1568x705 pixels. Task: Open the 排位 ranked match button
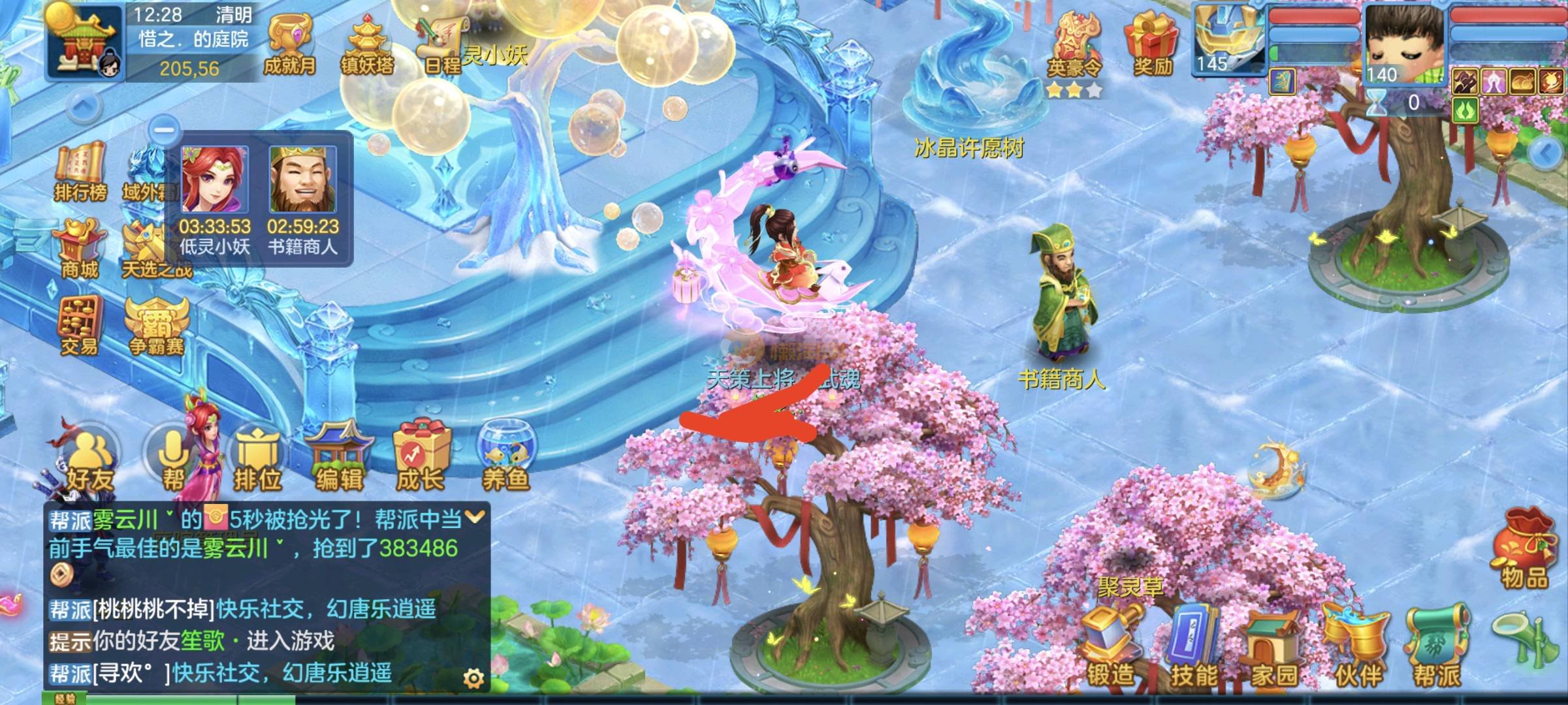pos(257,459)
